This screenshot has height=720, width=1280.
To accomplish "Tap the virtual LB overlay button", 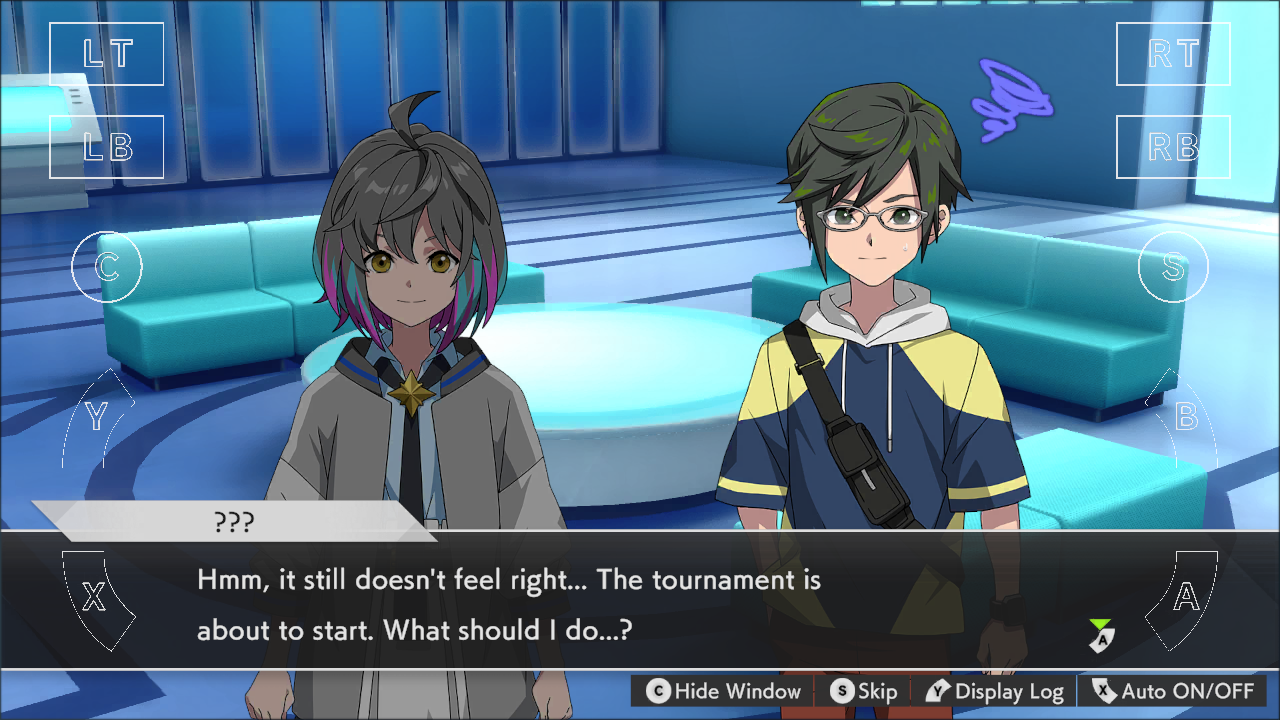I will click(x=107, y=147).
